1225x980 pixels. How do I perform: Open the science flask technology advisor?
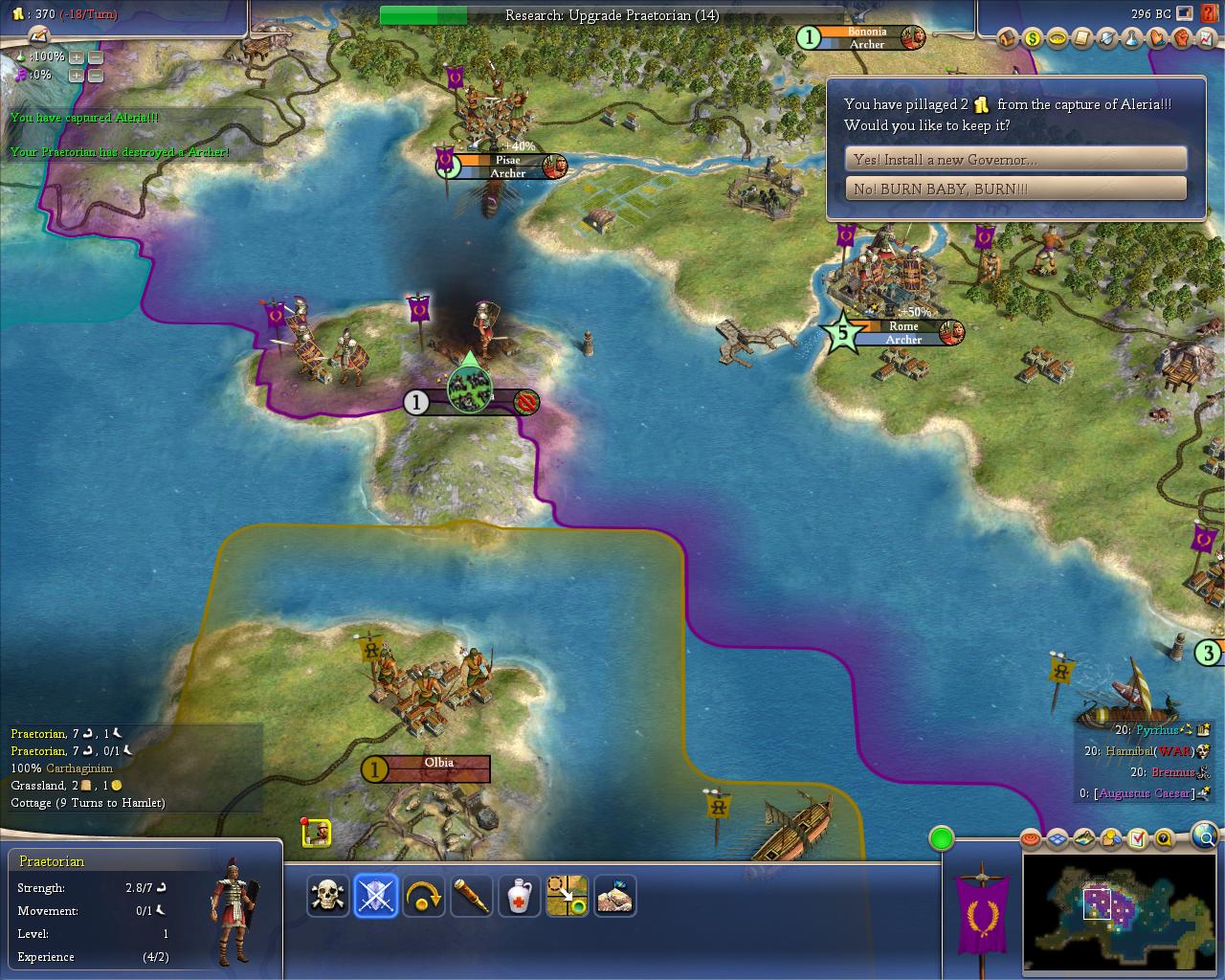(x=1132, y=38)
